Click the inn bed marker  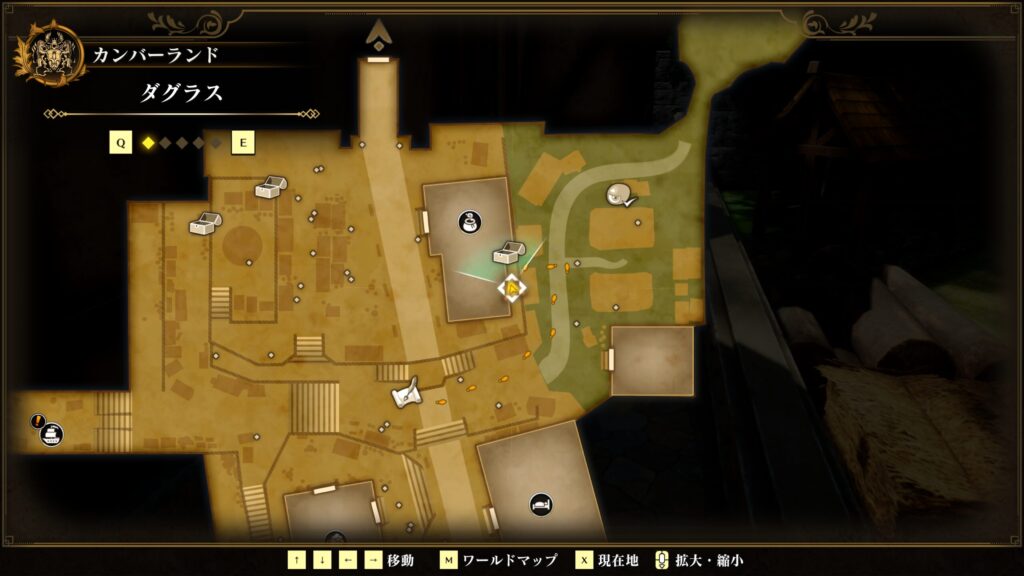pos(541,504)
